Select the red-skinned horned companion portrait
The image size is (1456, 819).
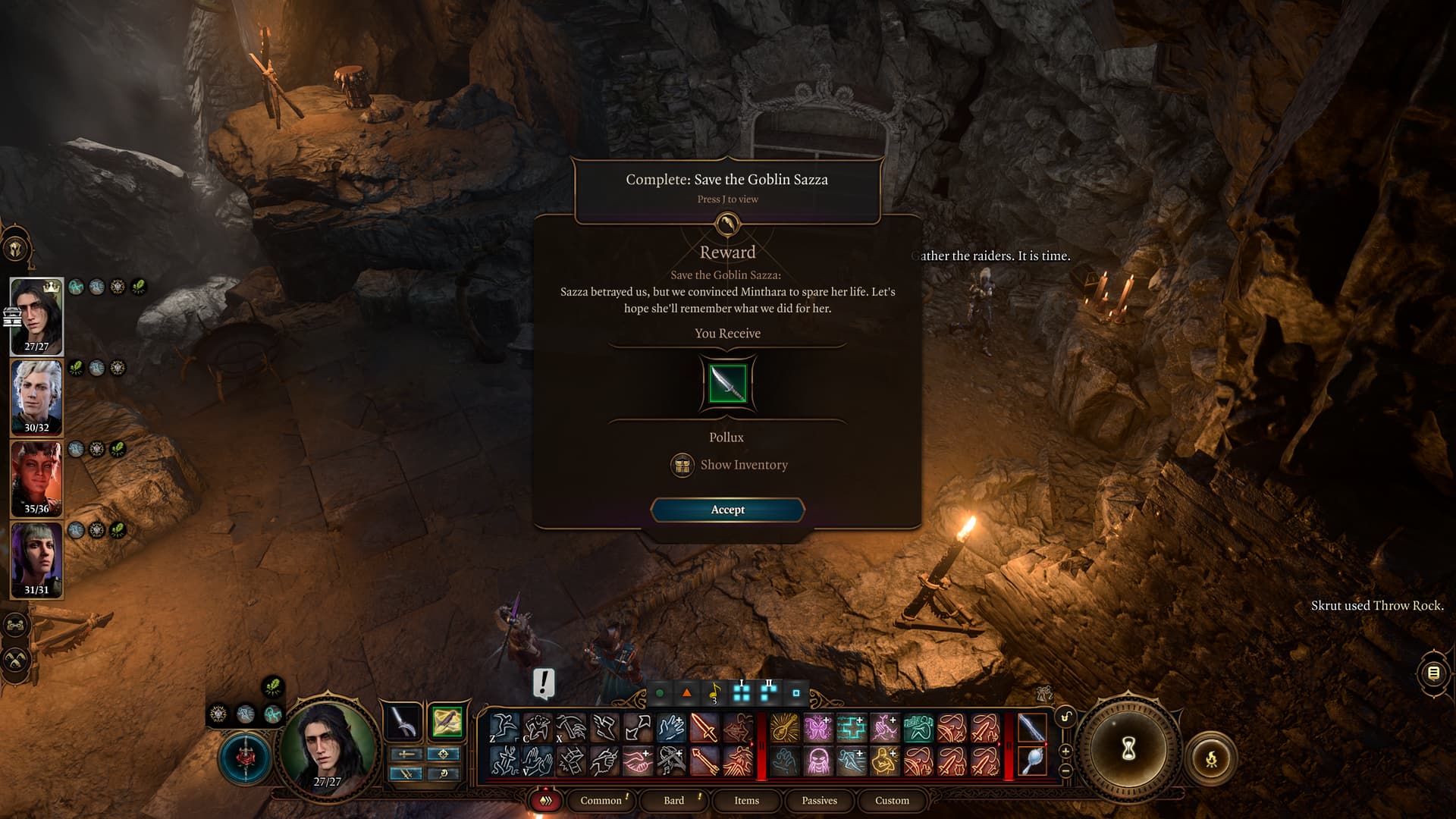[36, 478]
